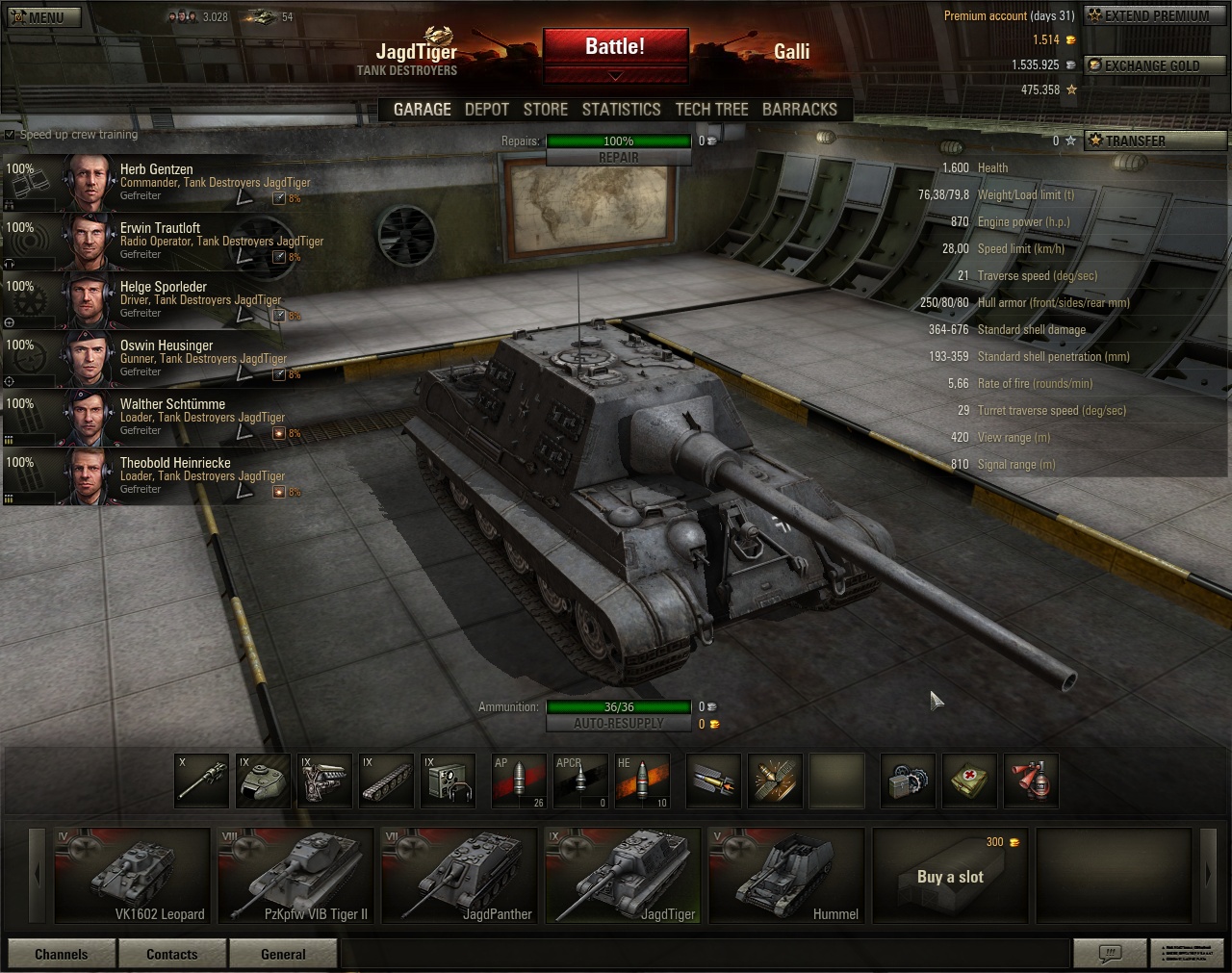Viewport: 1232px width, 973px height.
Task: Choose the Hummel vehicle
Action: click(786, 875)
